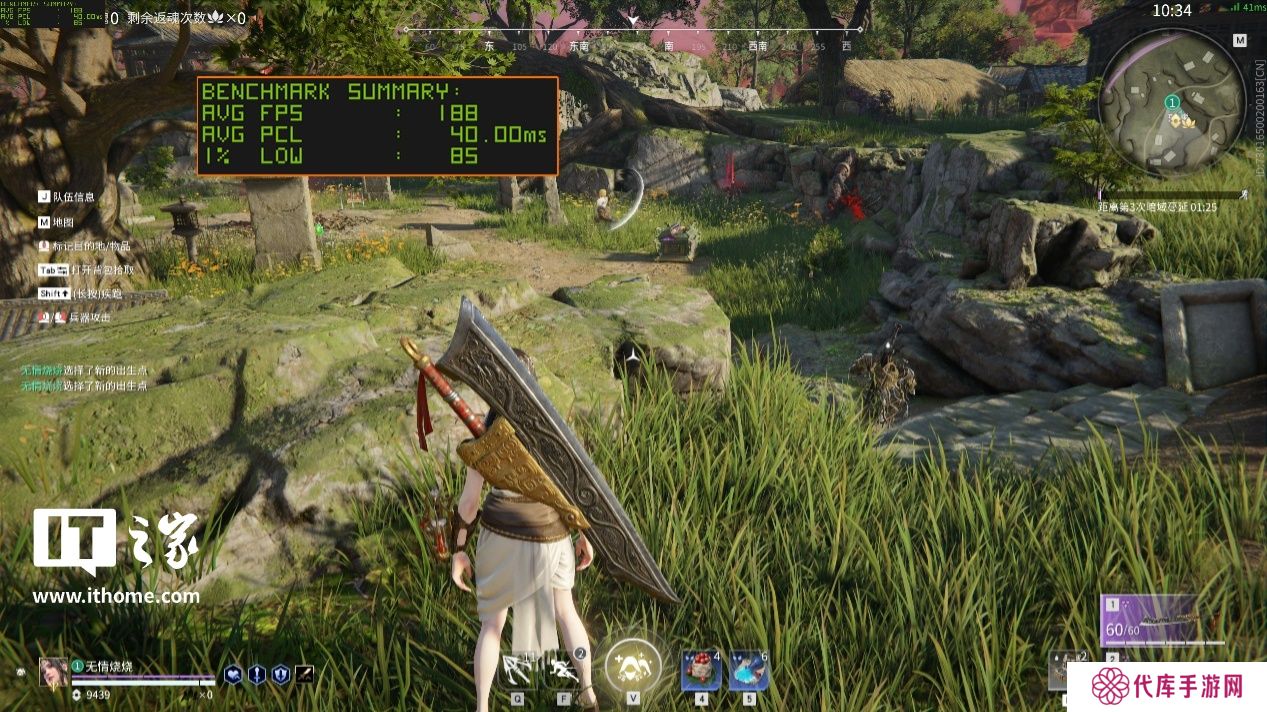Activate the glowing ultimate skill in the round gold frame

click(632, 665)
